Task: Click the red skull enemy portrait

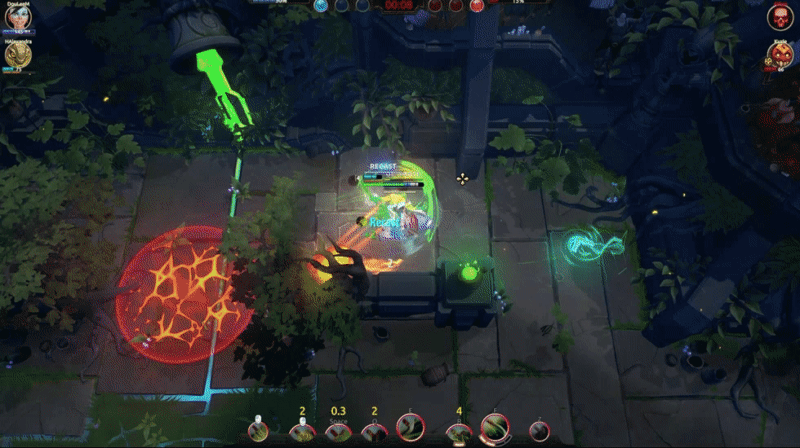Action: (780, 17)
